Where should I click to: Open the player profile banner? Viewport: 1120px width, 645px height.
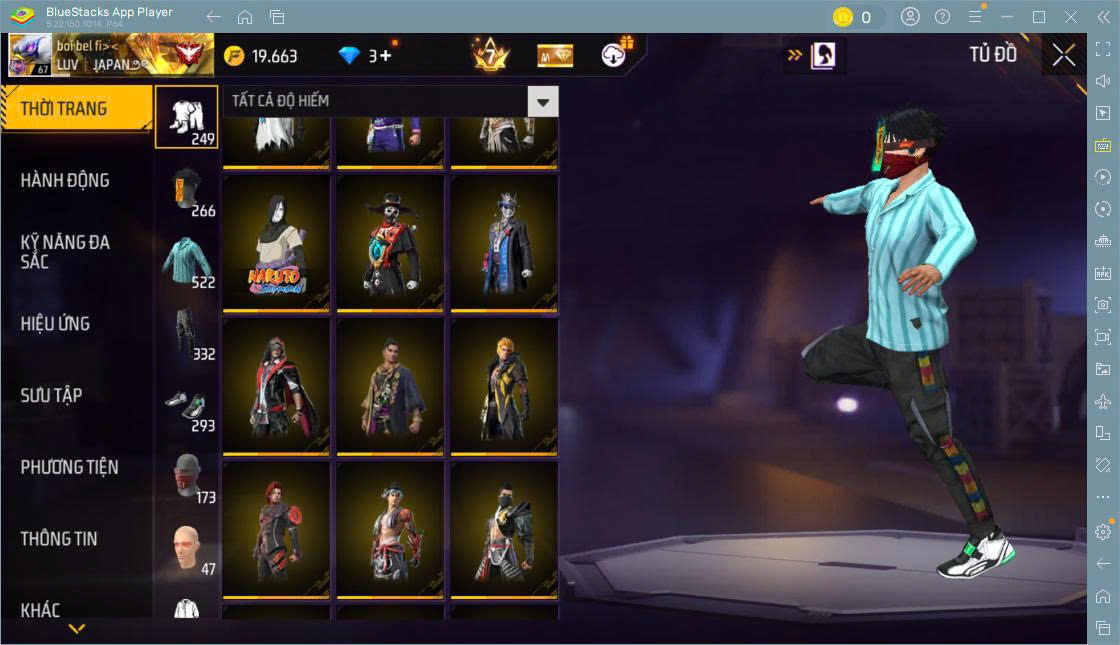point(110,55)
